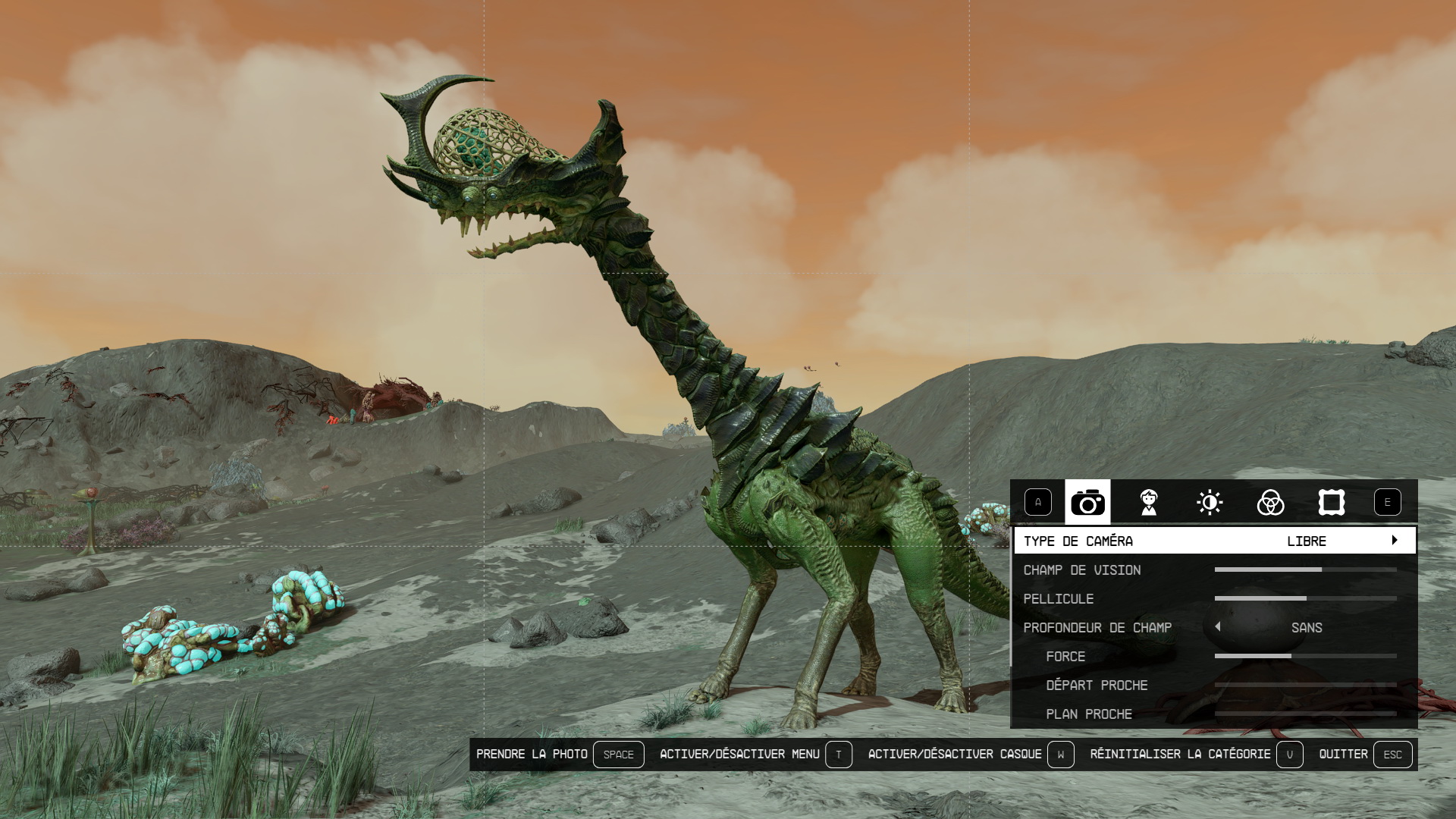Set the Pellicule slider
Image resolution: width=1456 pixels, height=819 pixels.
(x=1305, y=598)
